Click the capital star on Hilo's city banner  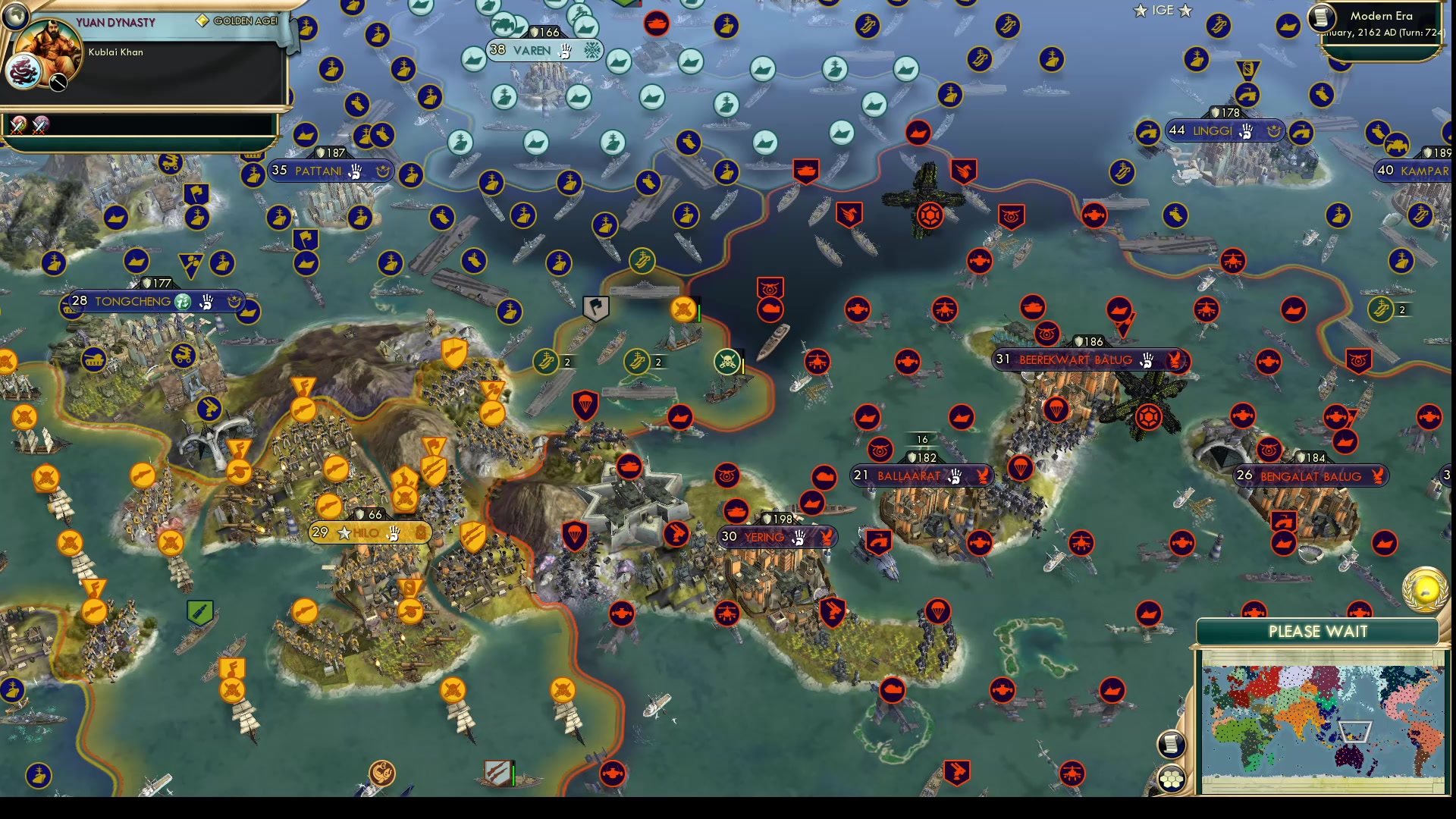coord(346,533)
